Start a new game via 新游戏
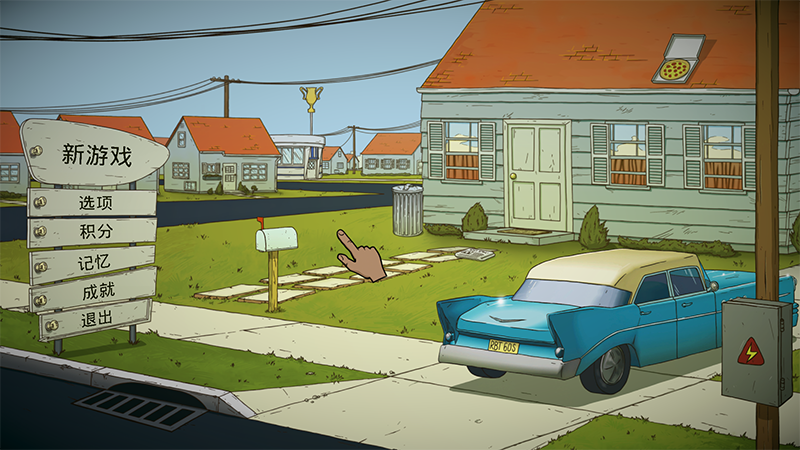The height and width of the screenshot is (450, 800). 96,155
